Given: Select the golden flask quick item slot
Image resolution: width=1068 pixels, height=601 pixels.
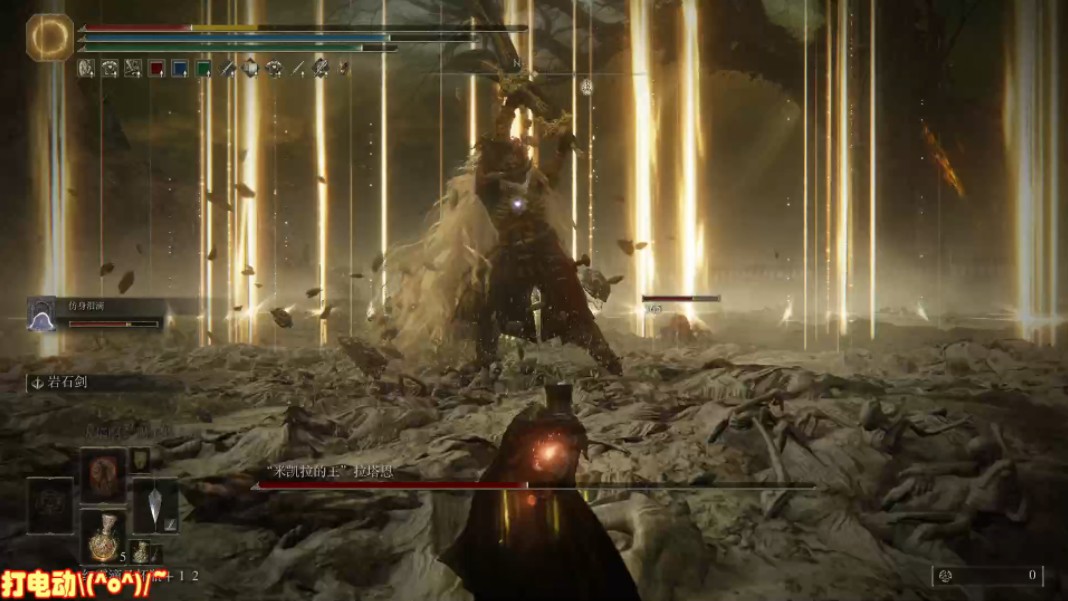Looking at the screenshot, I should pyautogui.click(x=103, y=536).
